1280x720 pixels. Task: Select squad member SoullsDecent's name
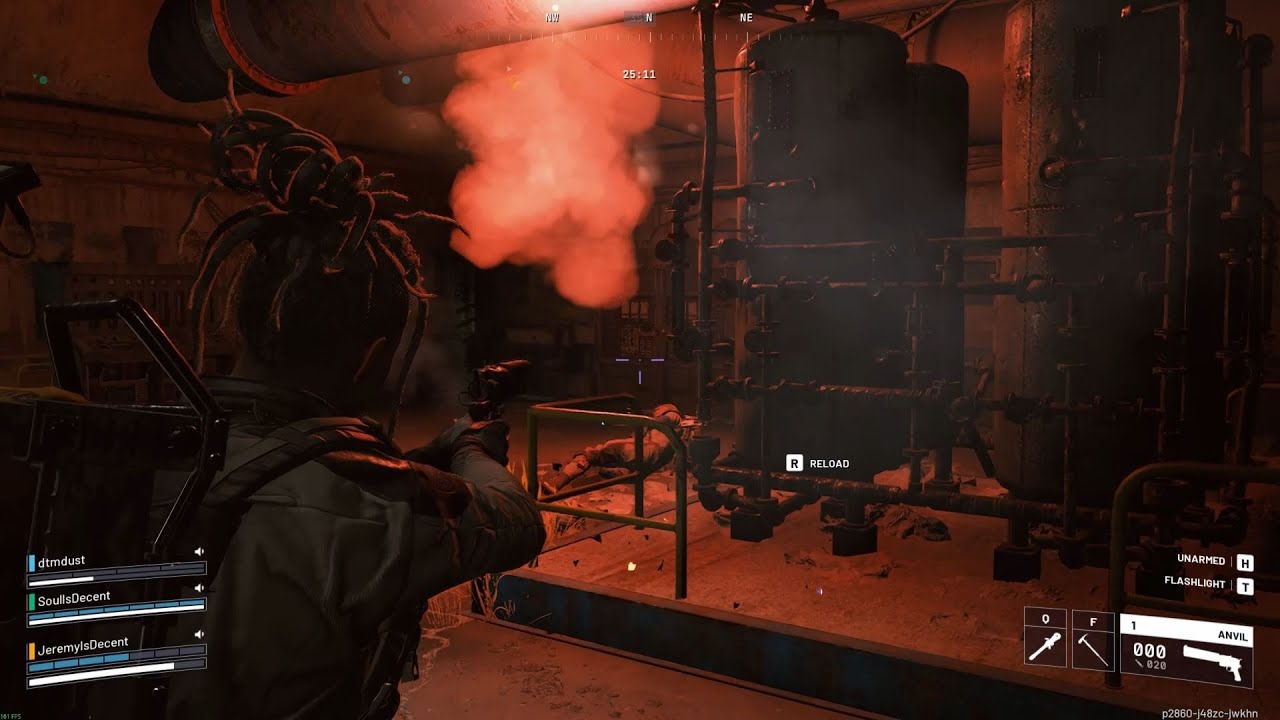point(74,598)
